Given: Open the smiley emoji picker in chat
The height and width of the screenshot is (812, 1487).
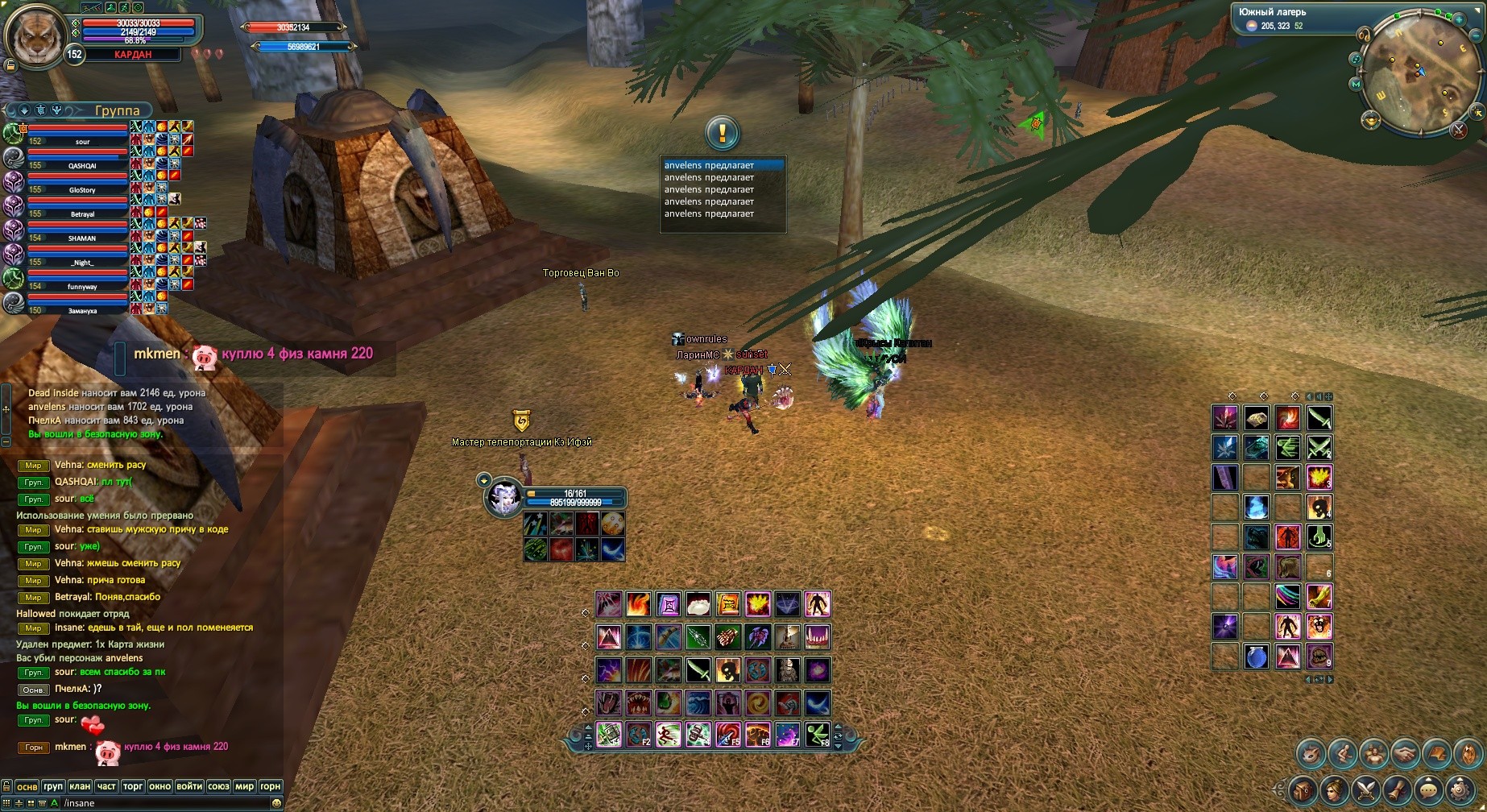Looking at the screenshot, I should tap(276, 803).
